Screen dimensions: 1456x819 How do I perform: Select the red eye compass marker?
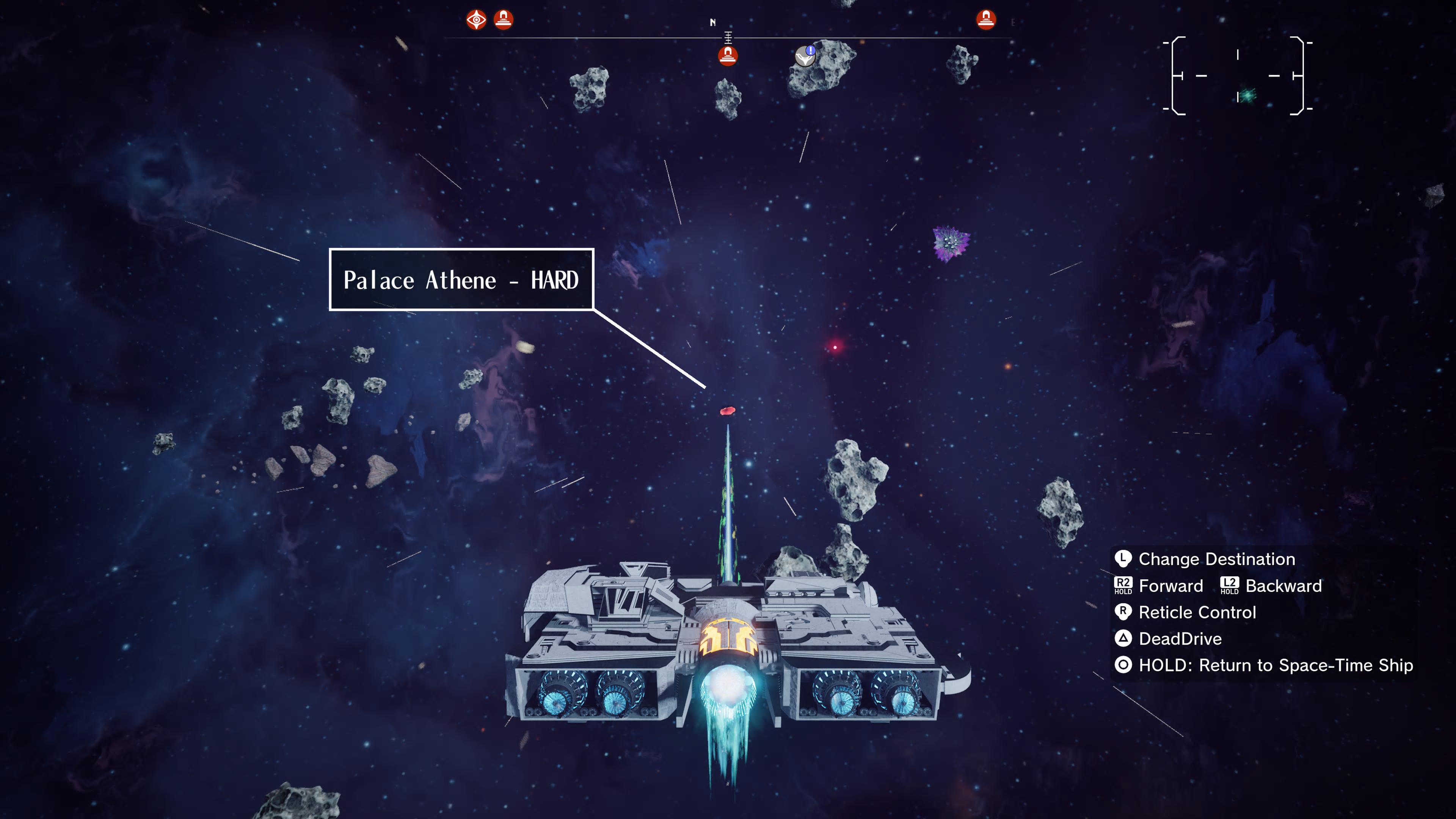tap(477, 20)
